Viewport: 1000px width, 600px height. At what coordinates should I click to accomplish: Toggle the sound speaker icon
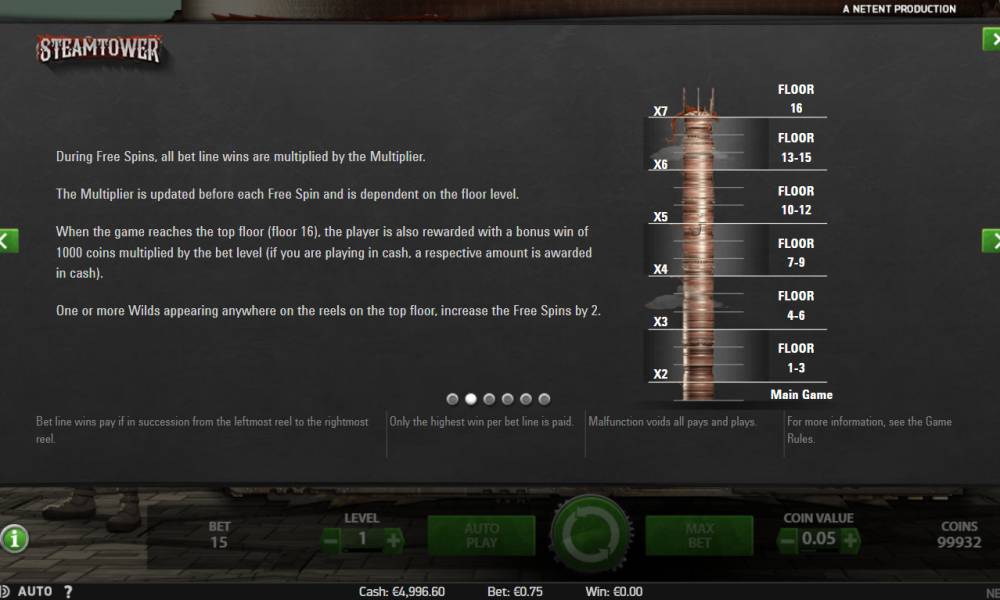(x=4, y=591)
